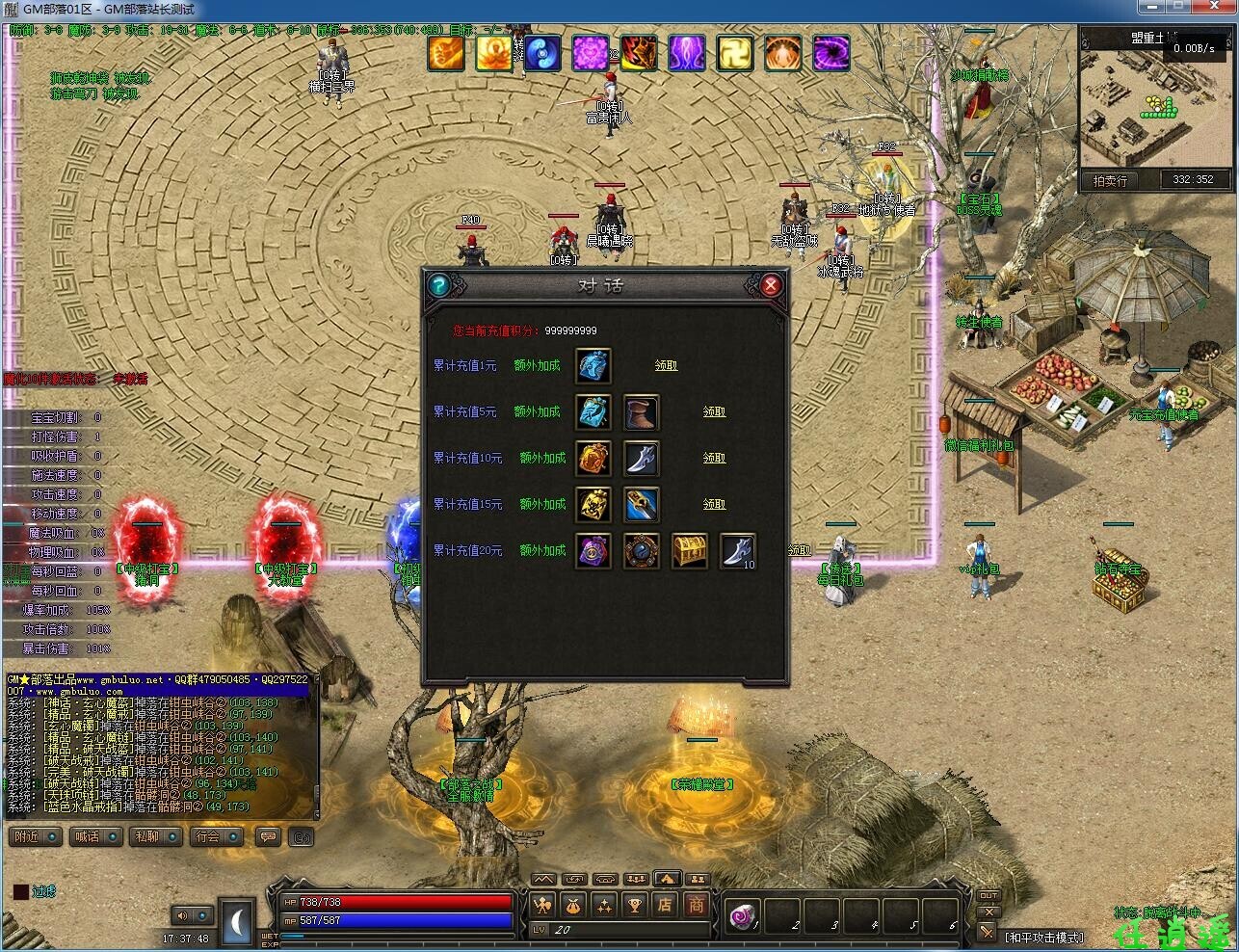Activate the purple lightning skill icon

687,53
